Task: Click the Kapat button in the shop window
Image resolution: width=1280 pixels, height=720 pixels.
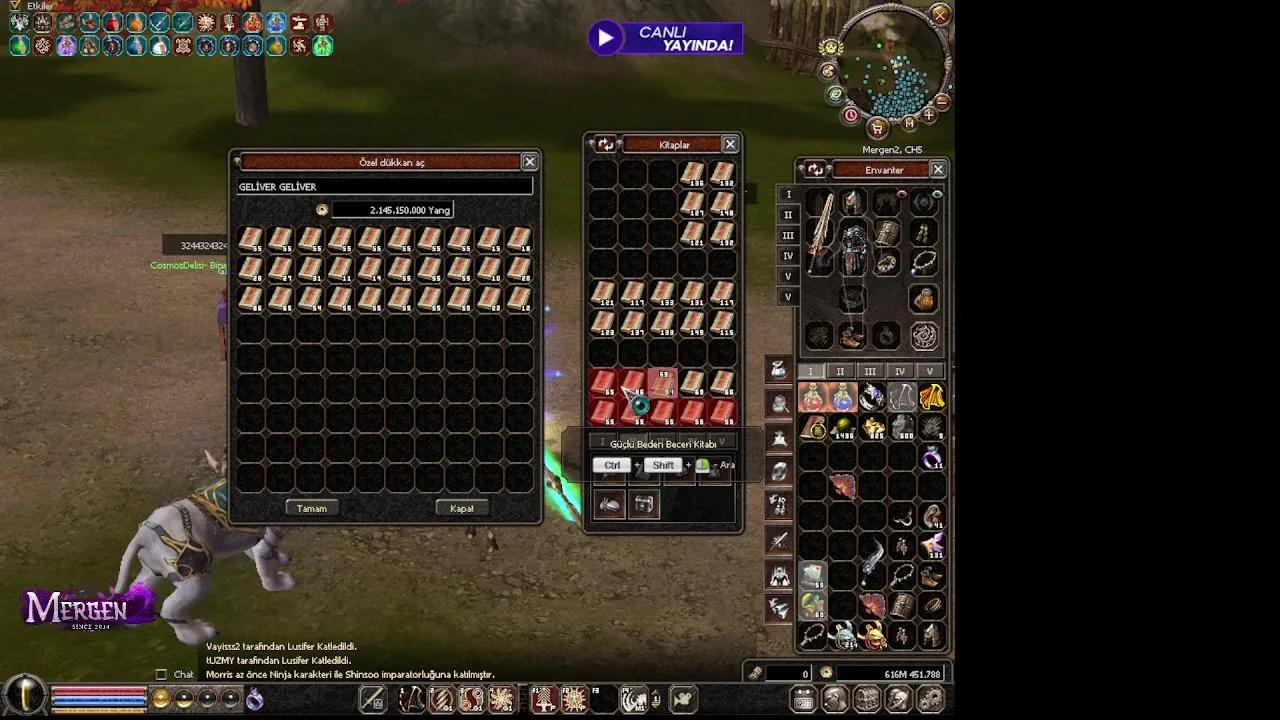Action: tap(462, 508)
